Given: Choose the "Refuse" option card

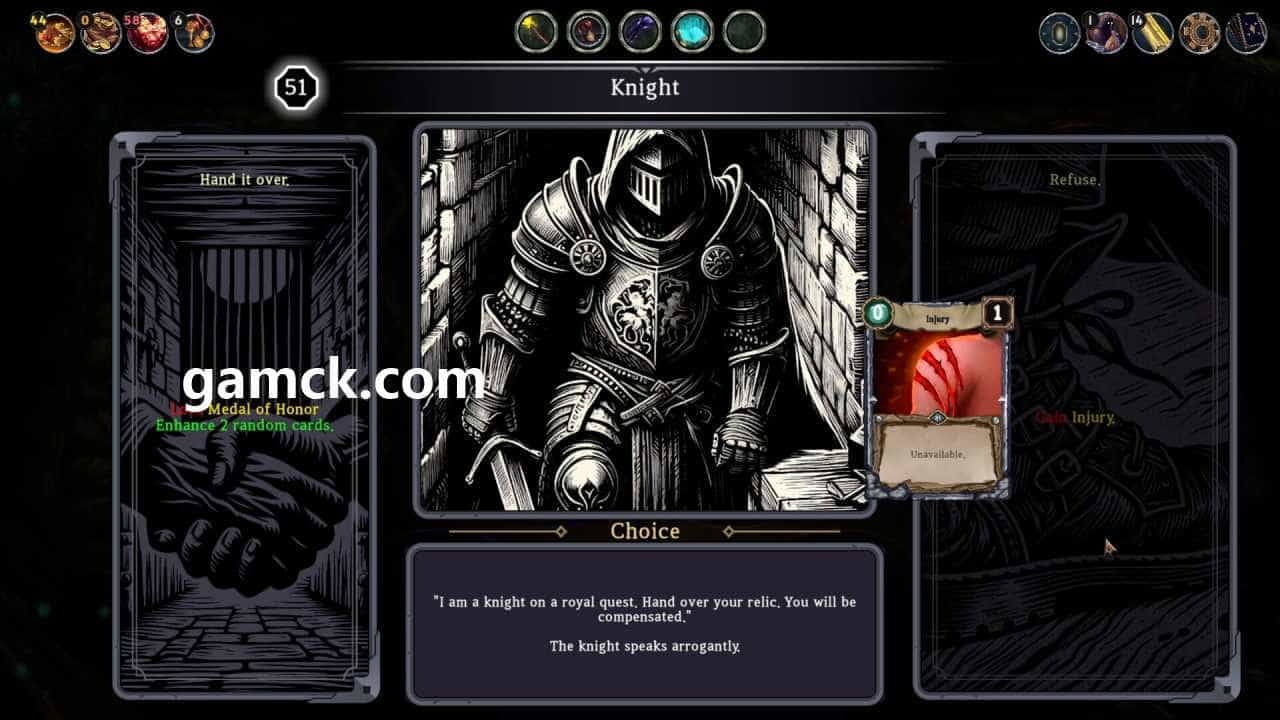Looking at the screenshot, I should pos(1075,415).
